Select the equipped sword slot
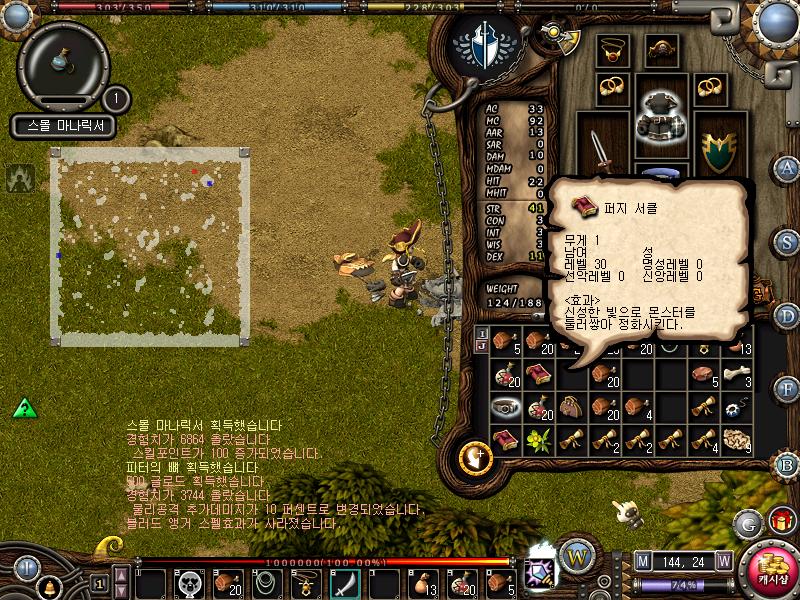 click(x=602, y=151)
